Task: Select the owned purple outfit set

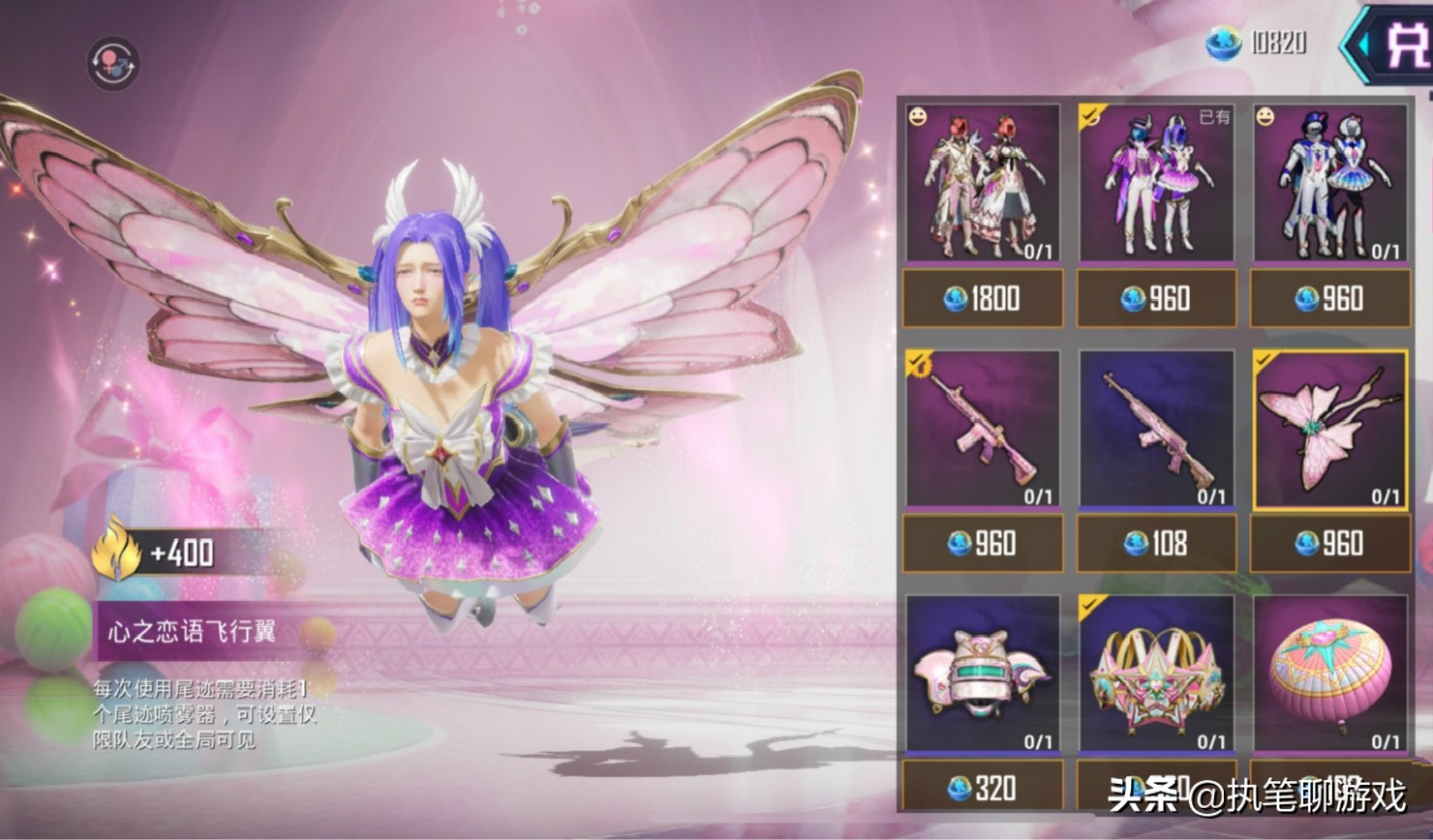Action: [x=1156, y=184]
